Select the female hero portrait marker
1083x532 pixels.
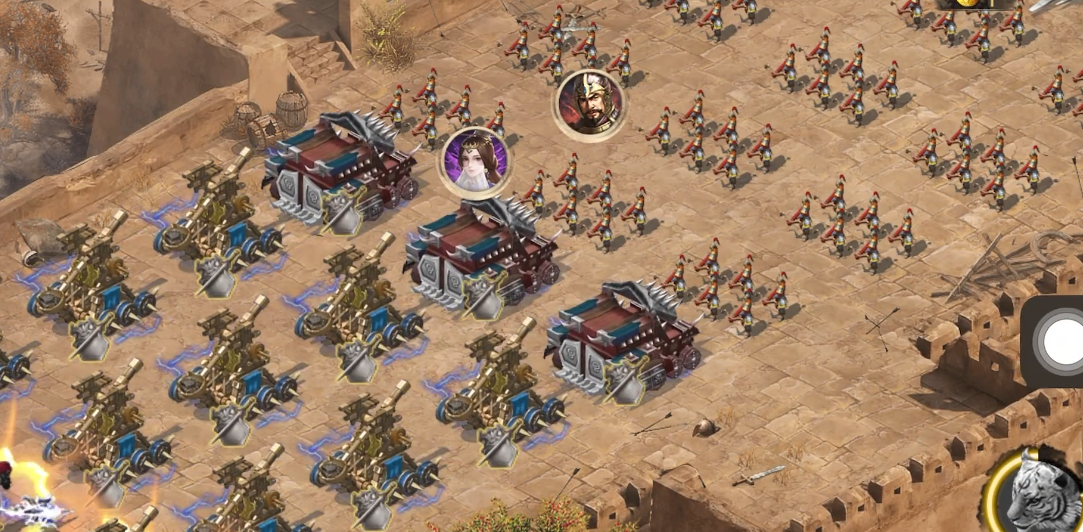point(475,162)
